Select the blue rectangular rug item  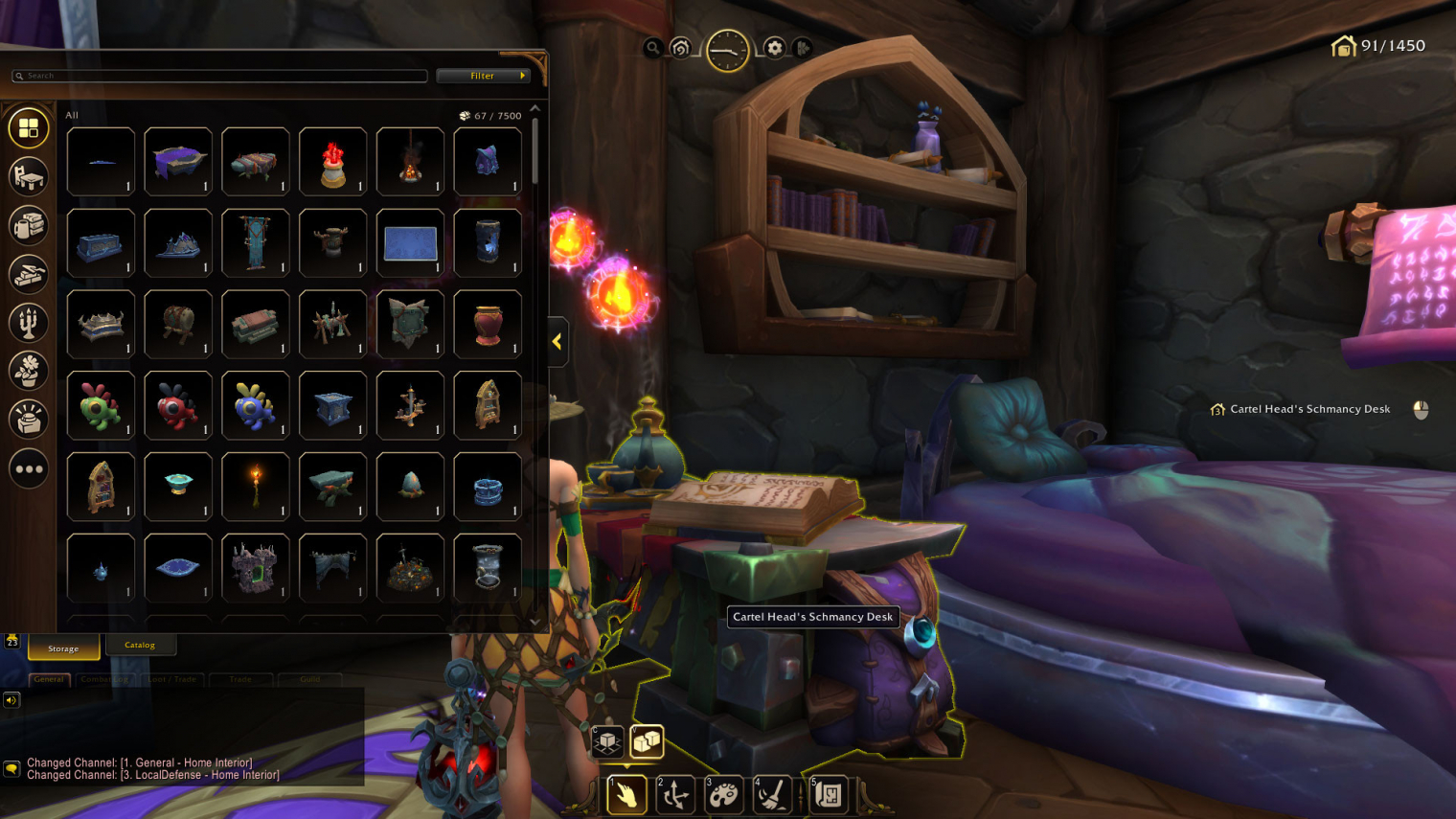(x=410, y=243)
